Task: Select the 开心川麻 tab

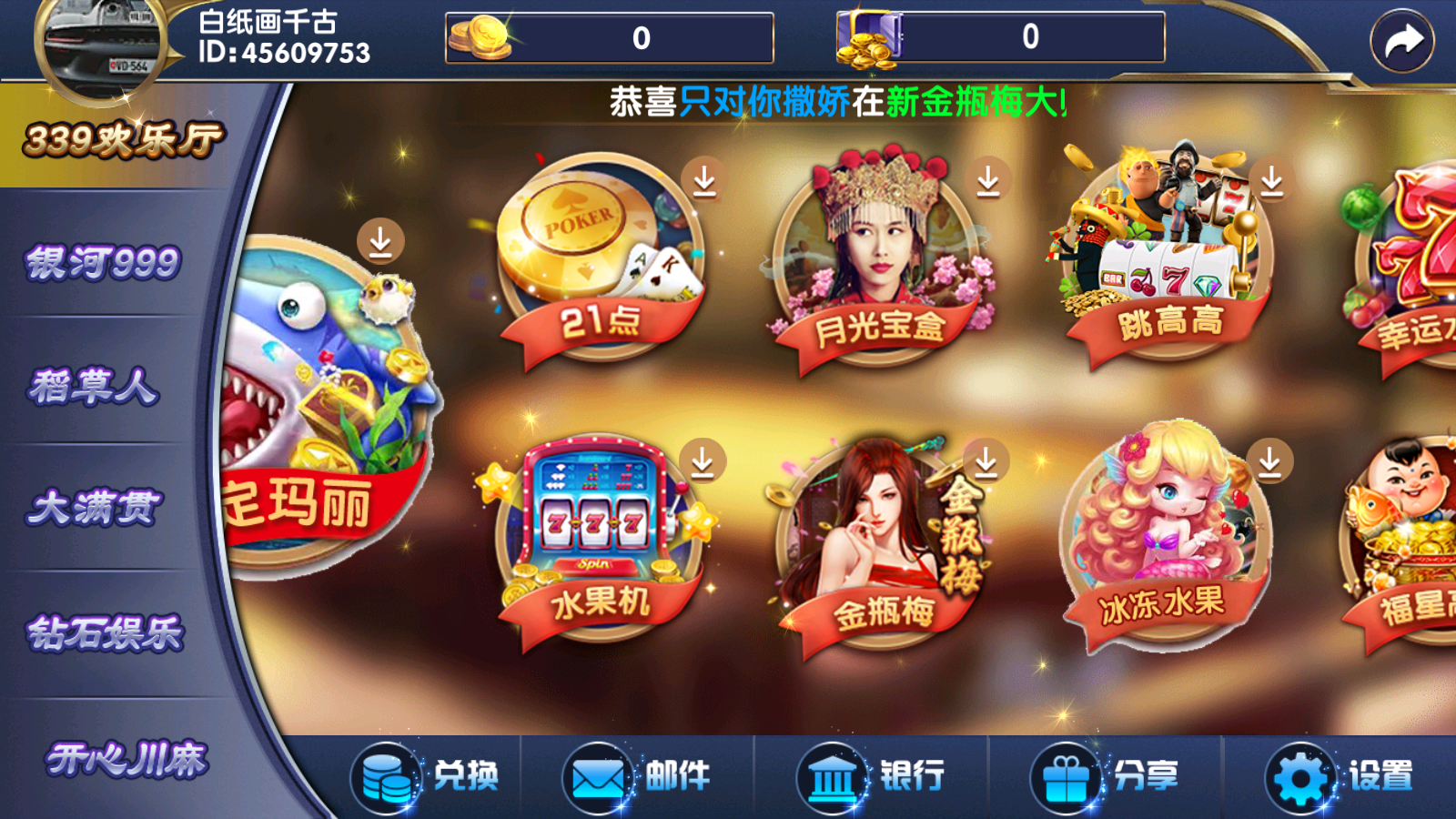Action: coord(127,760)
